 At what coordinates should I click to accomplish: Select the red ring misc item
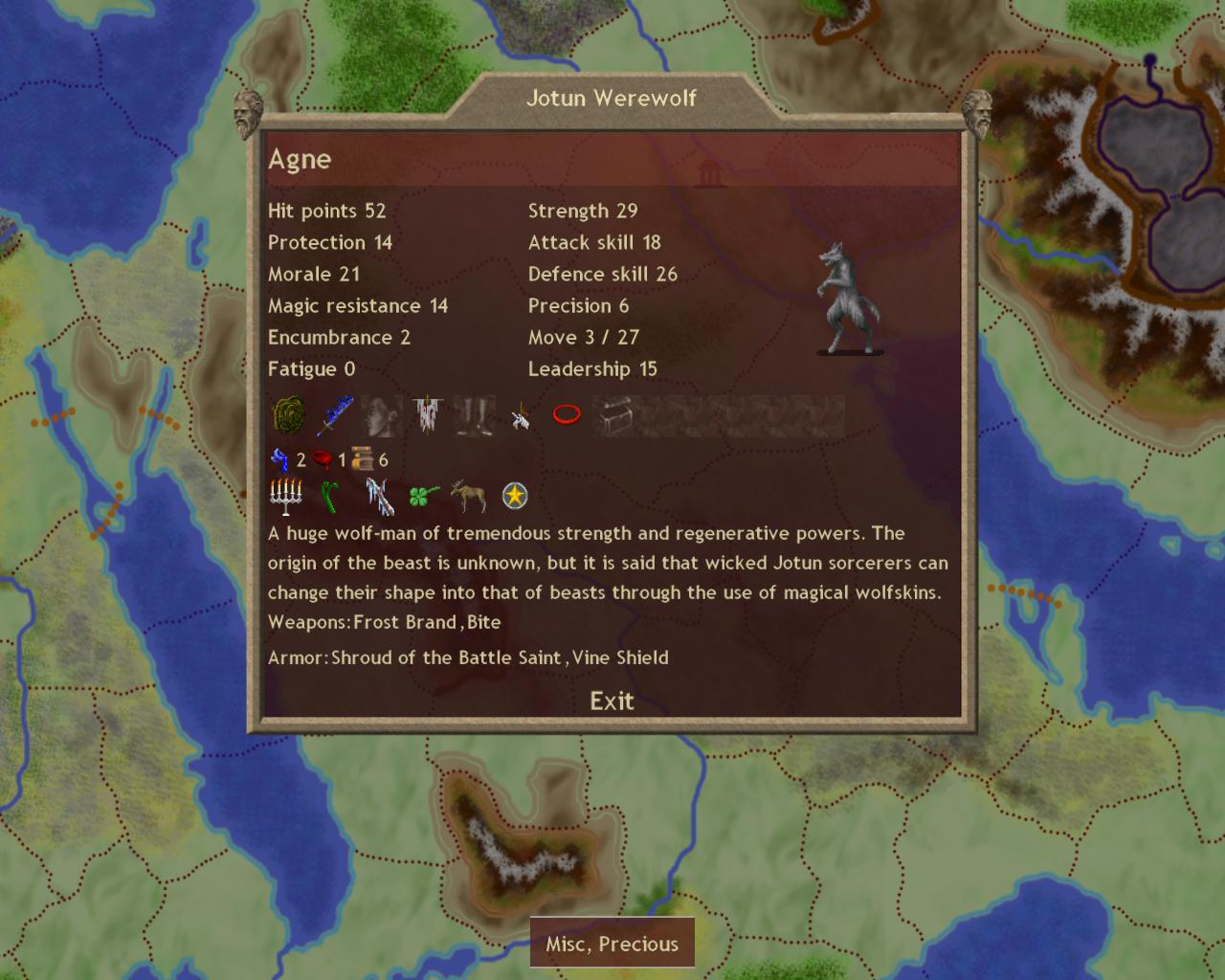[567, 414]
